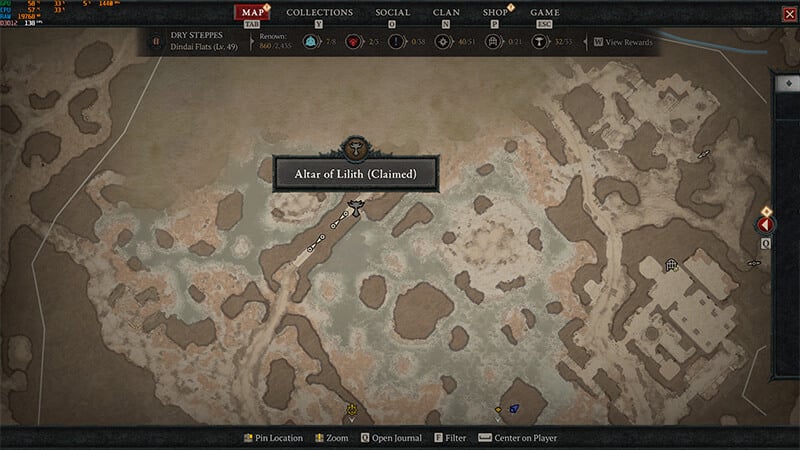This screenshot has height=450, width=800.
Task: Select the Clan tab
Action: [446, 13]
